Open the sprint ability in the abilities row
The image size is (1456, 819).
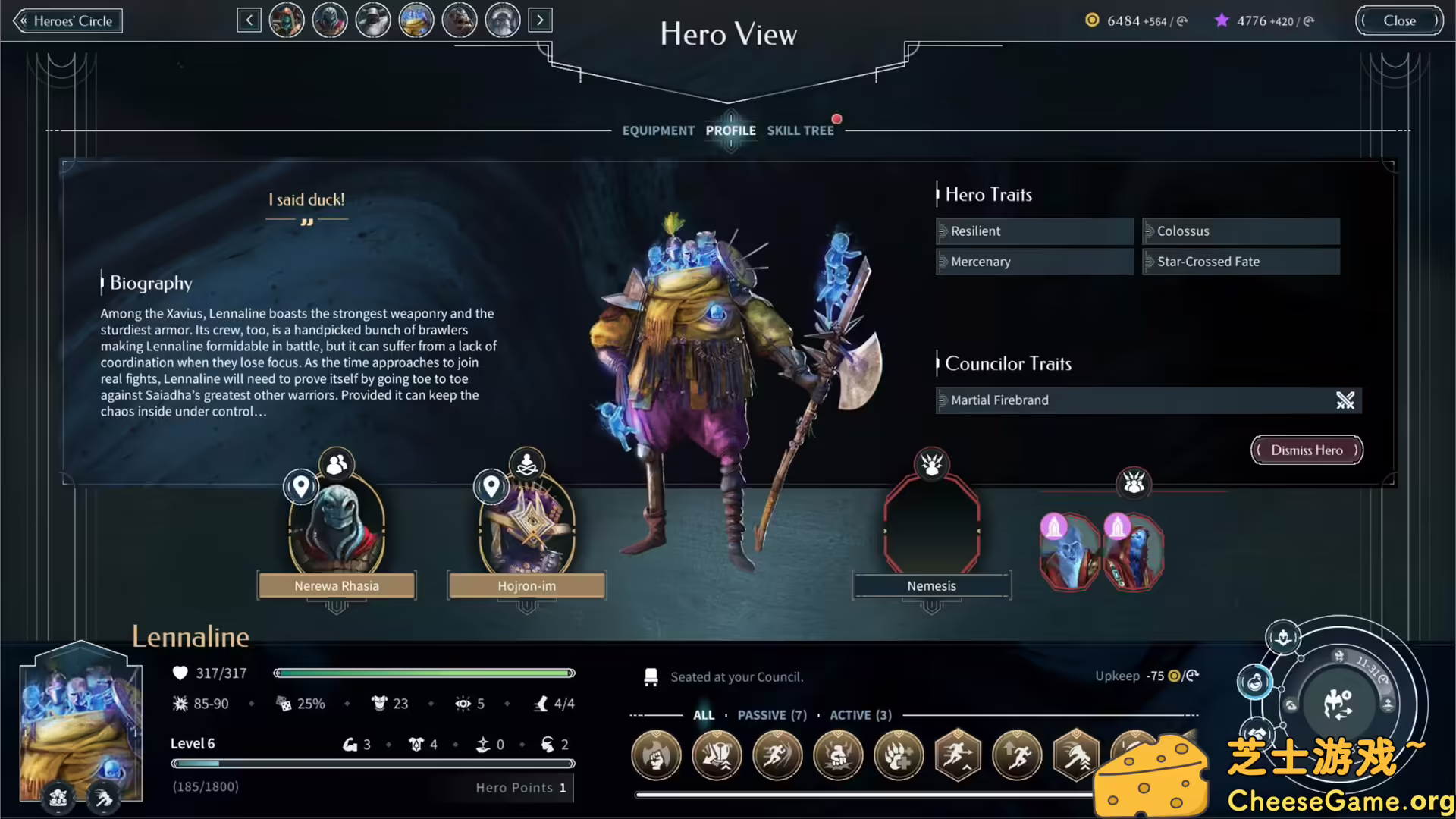(x=777, y=756)
